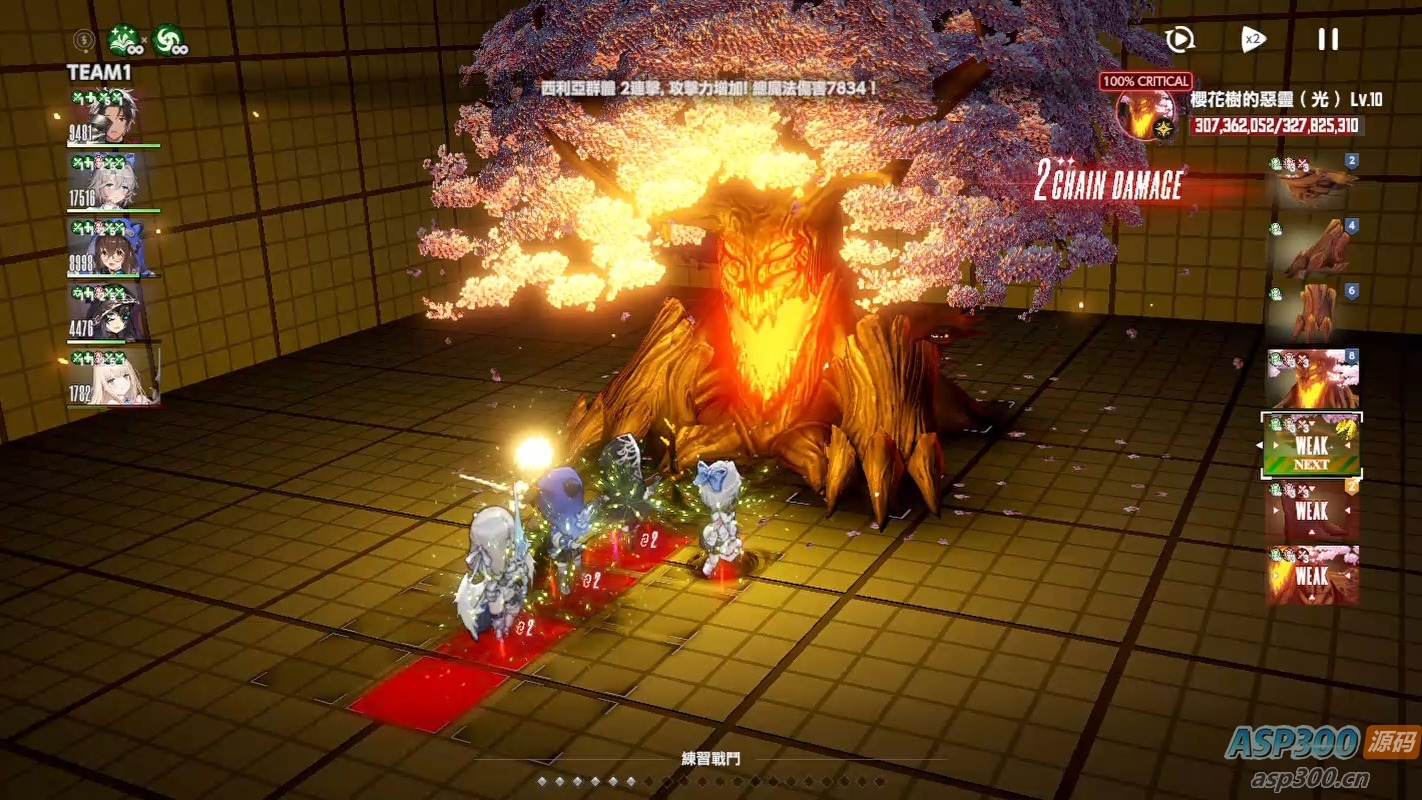Select the turn-order card numbered 2

(x=1314, y=181)
